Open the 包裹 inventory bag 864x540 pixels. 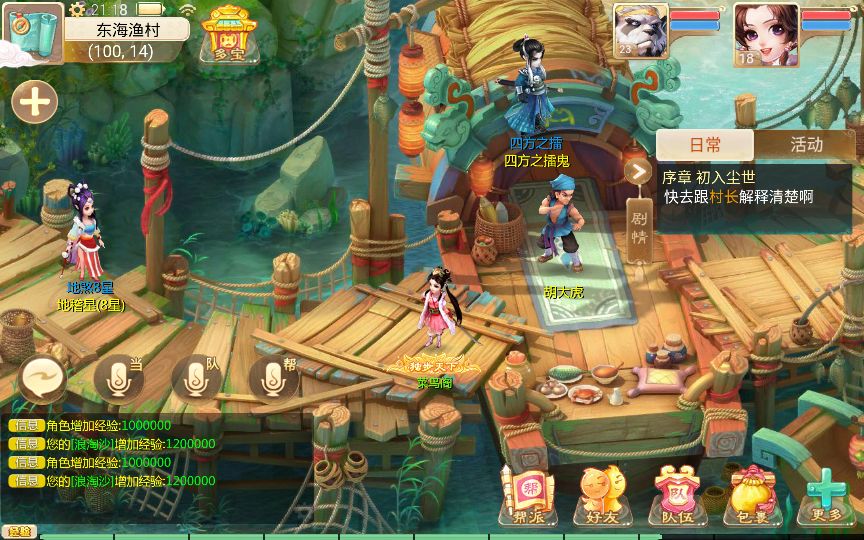pos(750,495)
